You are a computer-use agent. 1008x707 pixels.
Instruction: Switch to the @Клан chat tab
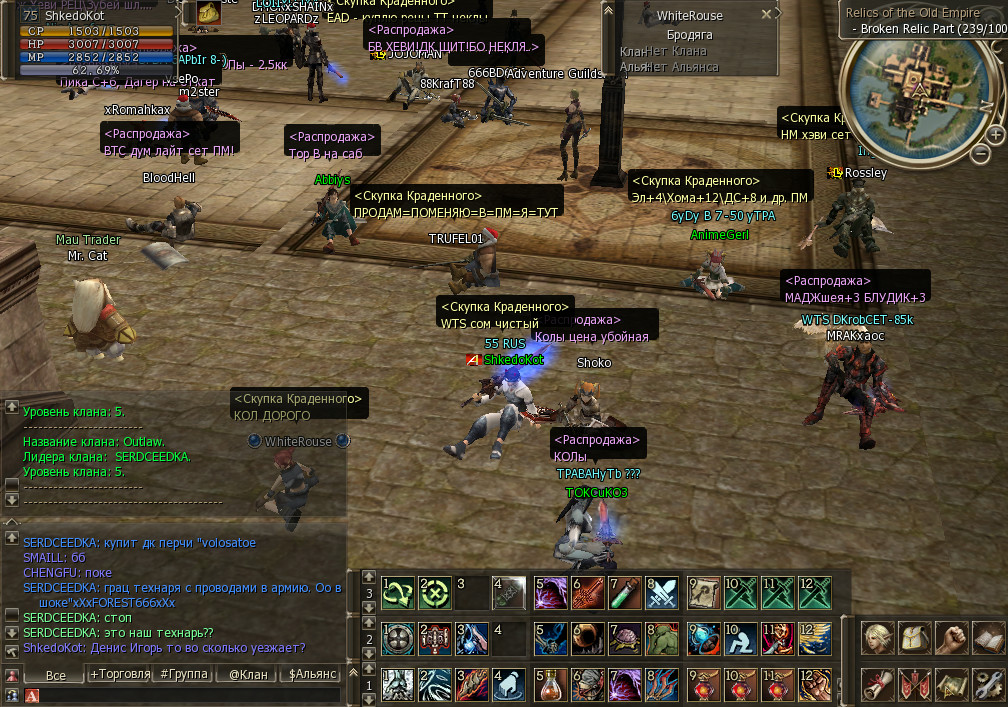click(247, 674)
